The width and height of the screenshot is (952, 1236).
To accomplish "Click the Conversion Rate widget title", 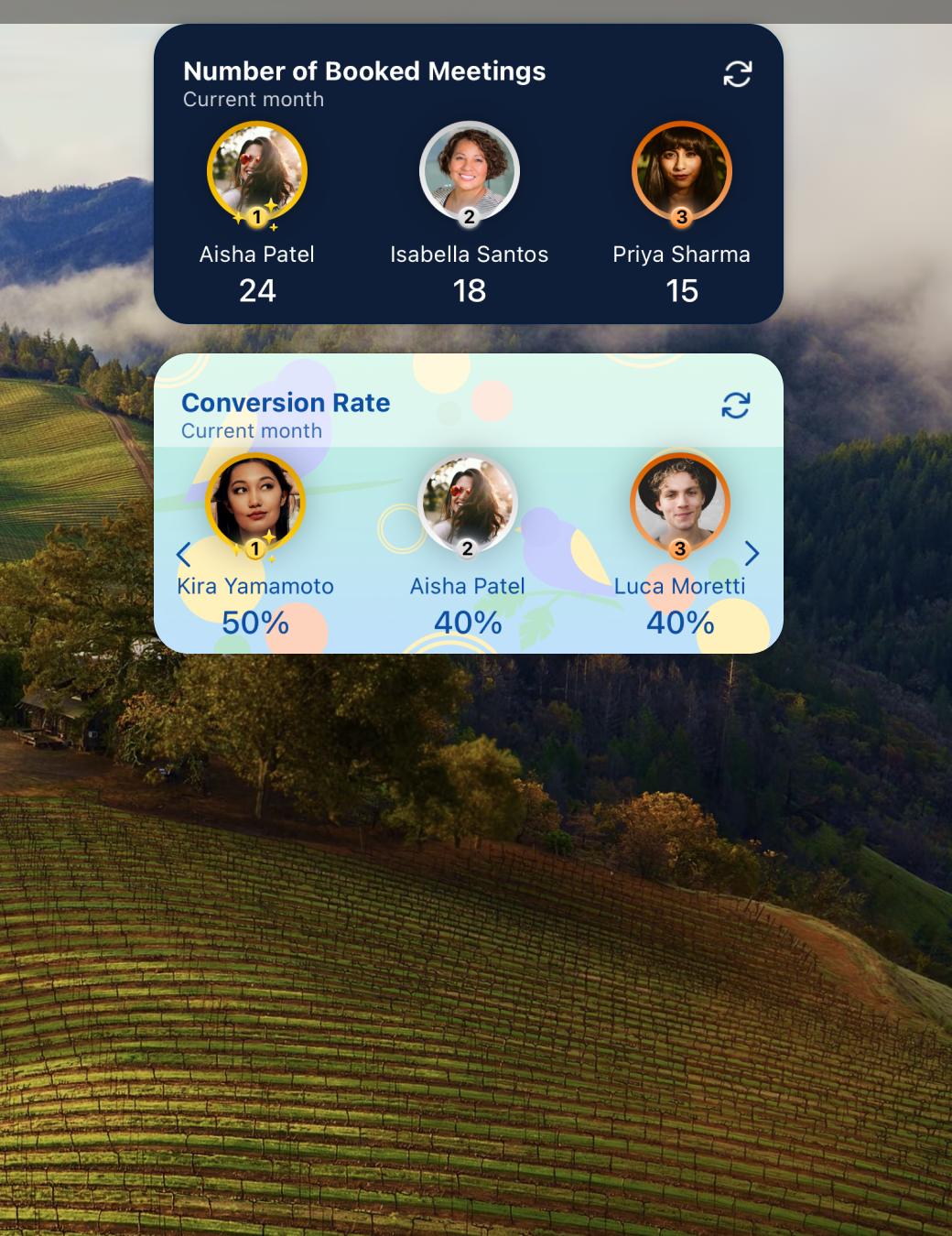I will pos(286,403).
